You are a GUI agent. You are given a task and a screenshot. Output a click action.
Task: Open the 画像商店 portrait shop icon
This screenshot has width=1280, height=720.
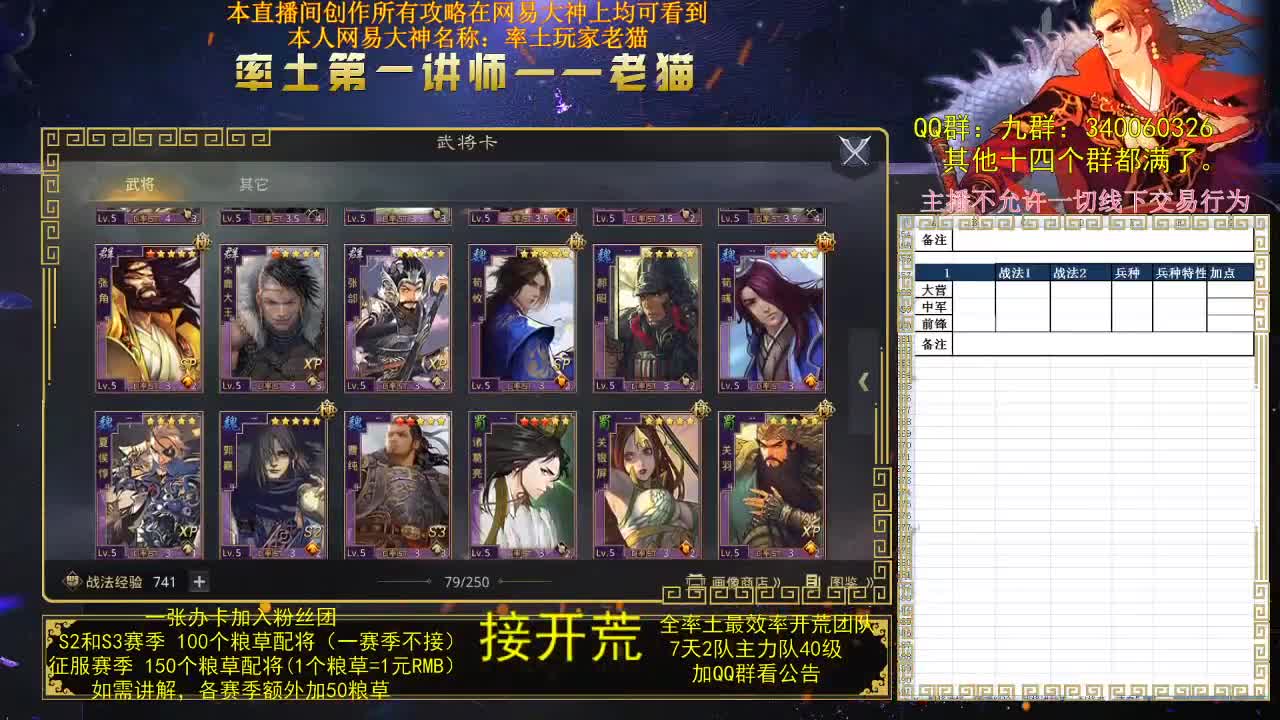coord(696,579)
